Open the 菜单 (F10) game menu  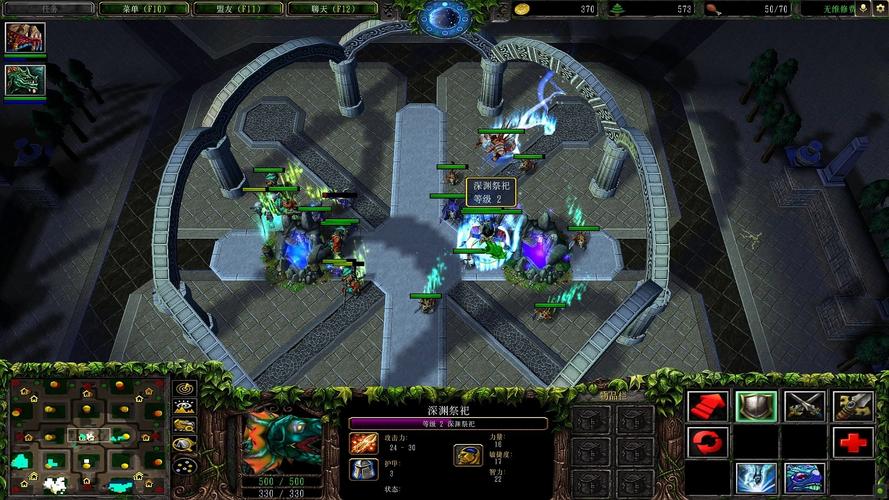pos(145,9)
